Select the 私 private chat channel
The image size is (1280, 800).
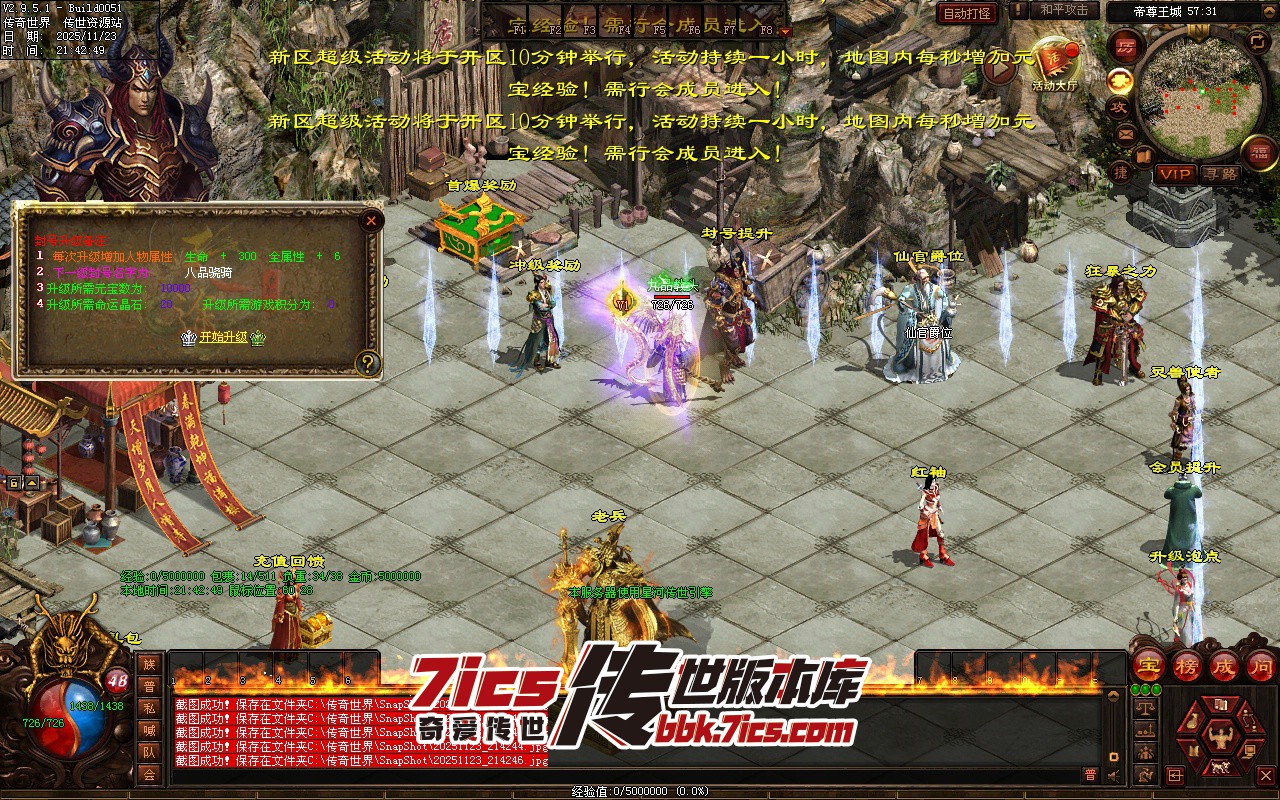pos(149,708)
